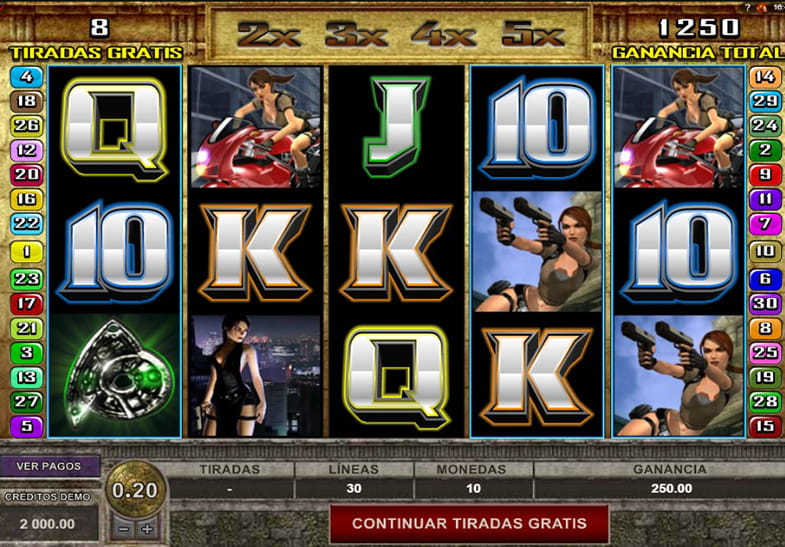Viewport: 785px width, 547px height.
Task: Continue the free spins with Continuar Tiradas Gratis
Action: coord(469,523)
